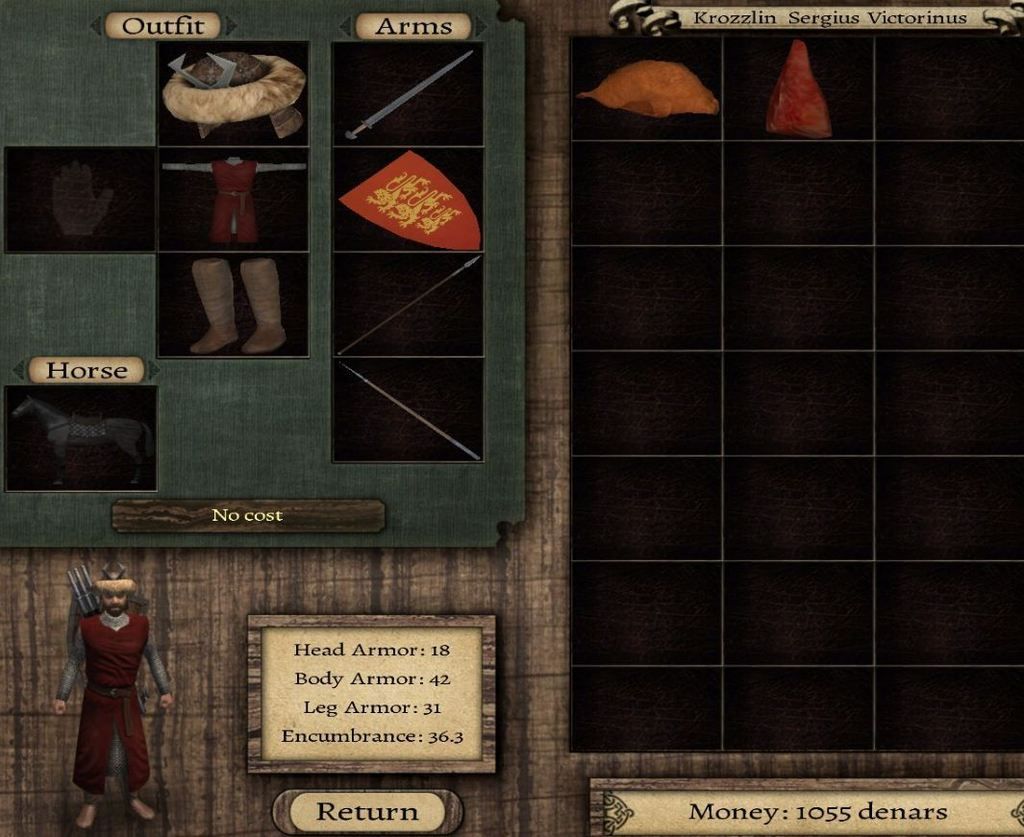Select the fur-trimmed helmet slot

coord(233,94)
